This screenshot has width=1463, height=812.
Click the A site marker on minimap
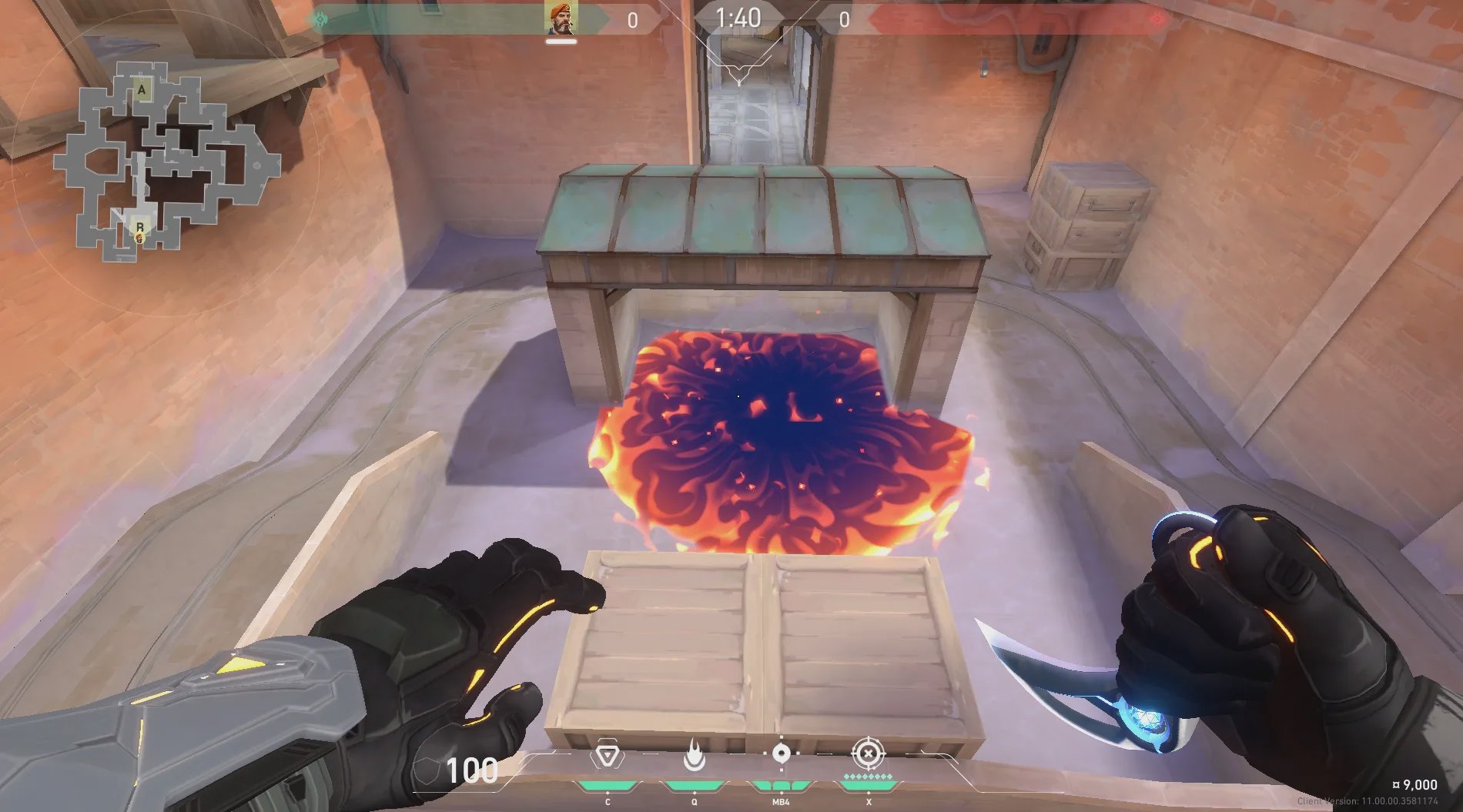point(142,89)
